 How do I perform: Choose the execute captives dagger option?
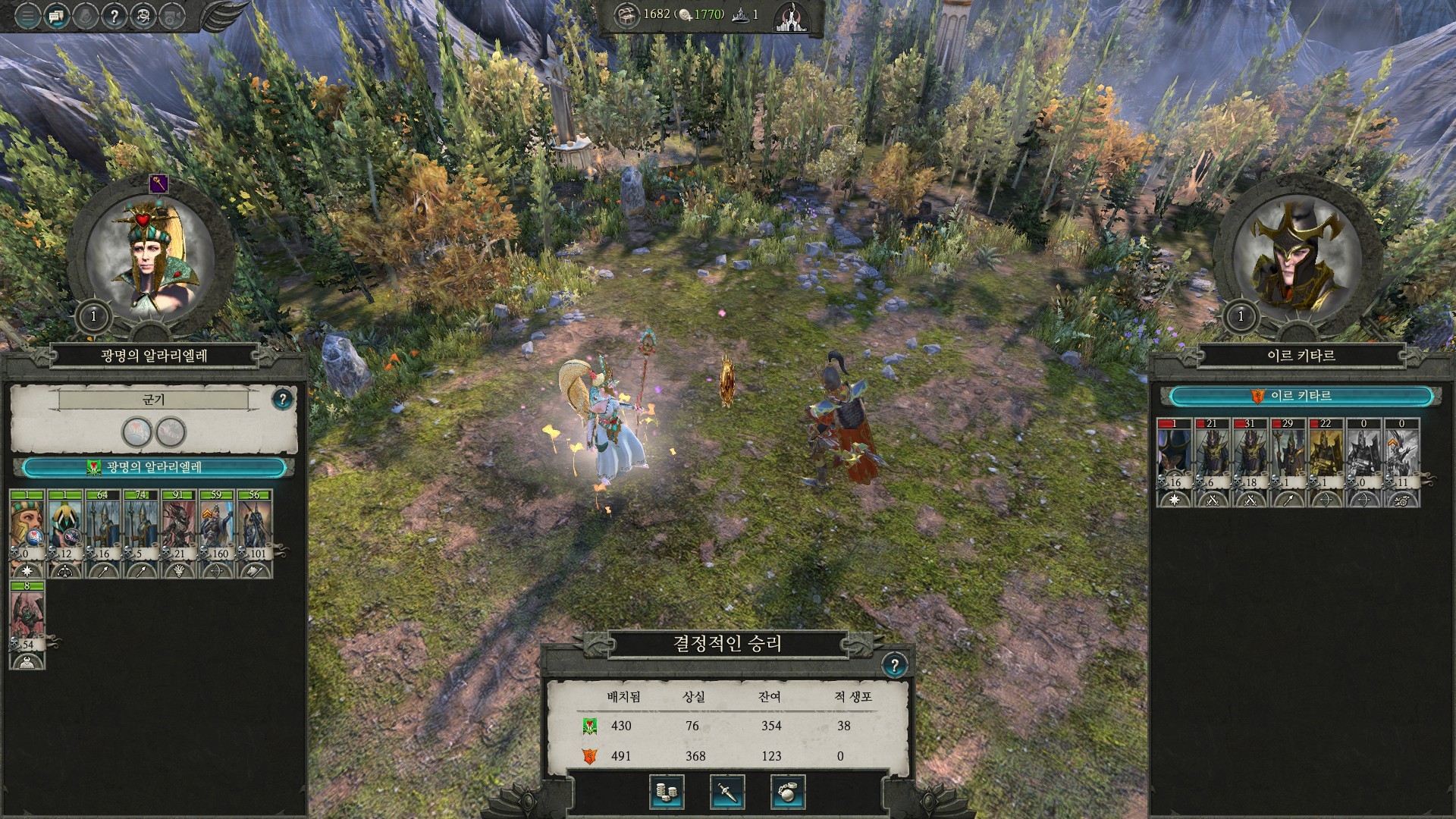(x=727, y=792)
